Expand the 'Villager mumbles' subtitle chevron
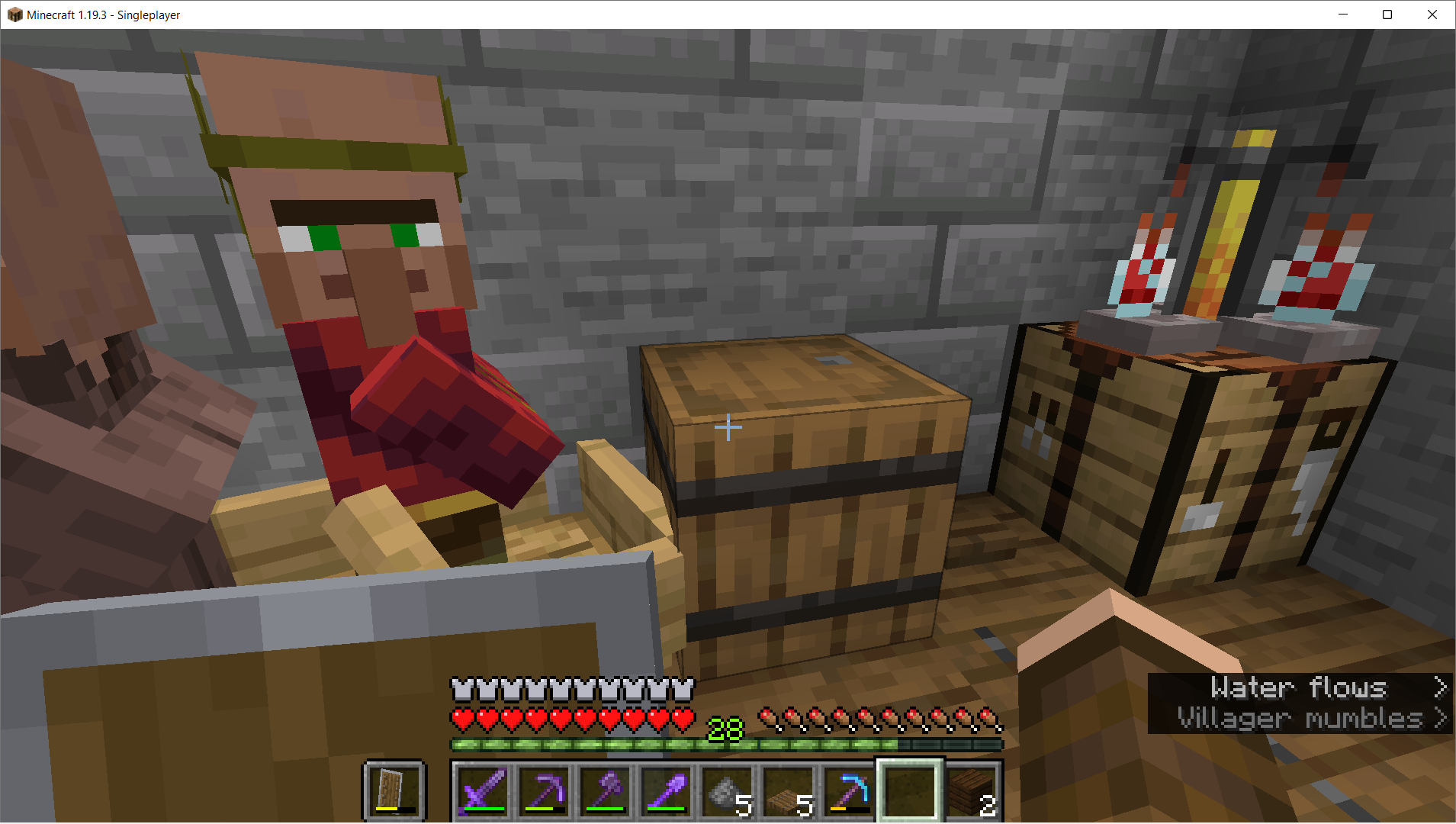Image resolution: width=1456 pixels, height=824 pixels. (1442, 718)
